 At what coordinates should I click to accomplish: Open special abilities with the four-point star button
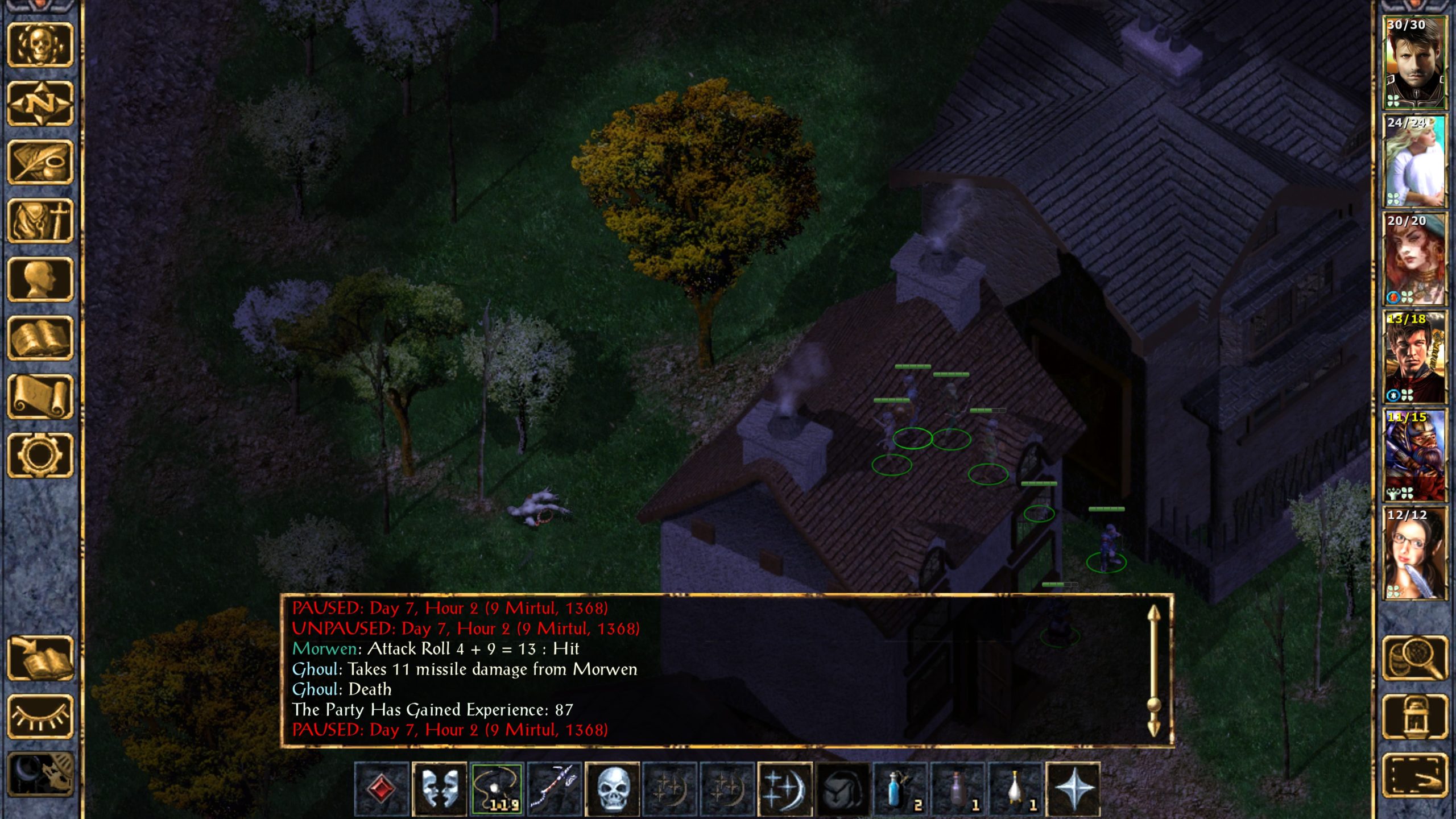pos(1073,789)
